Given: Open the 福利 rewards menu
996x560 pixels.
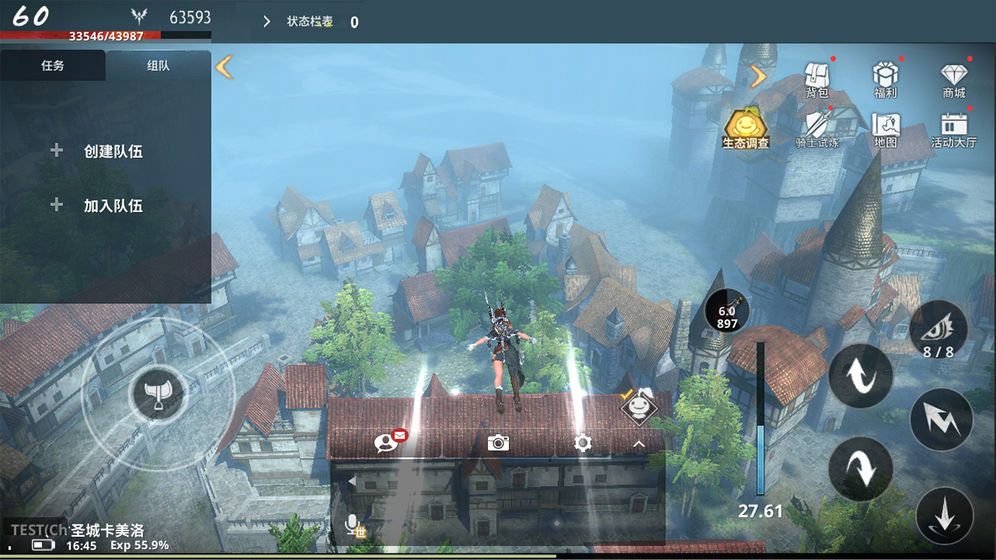Looking at the screenshot, I should point(885,79).
